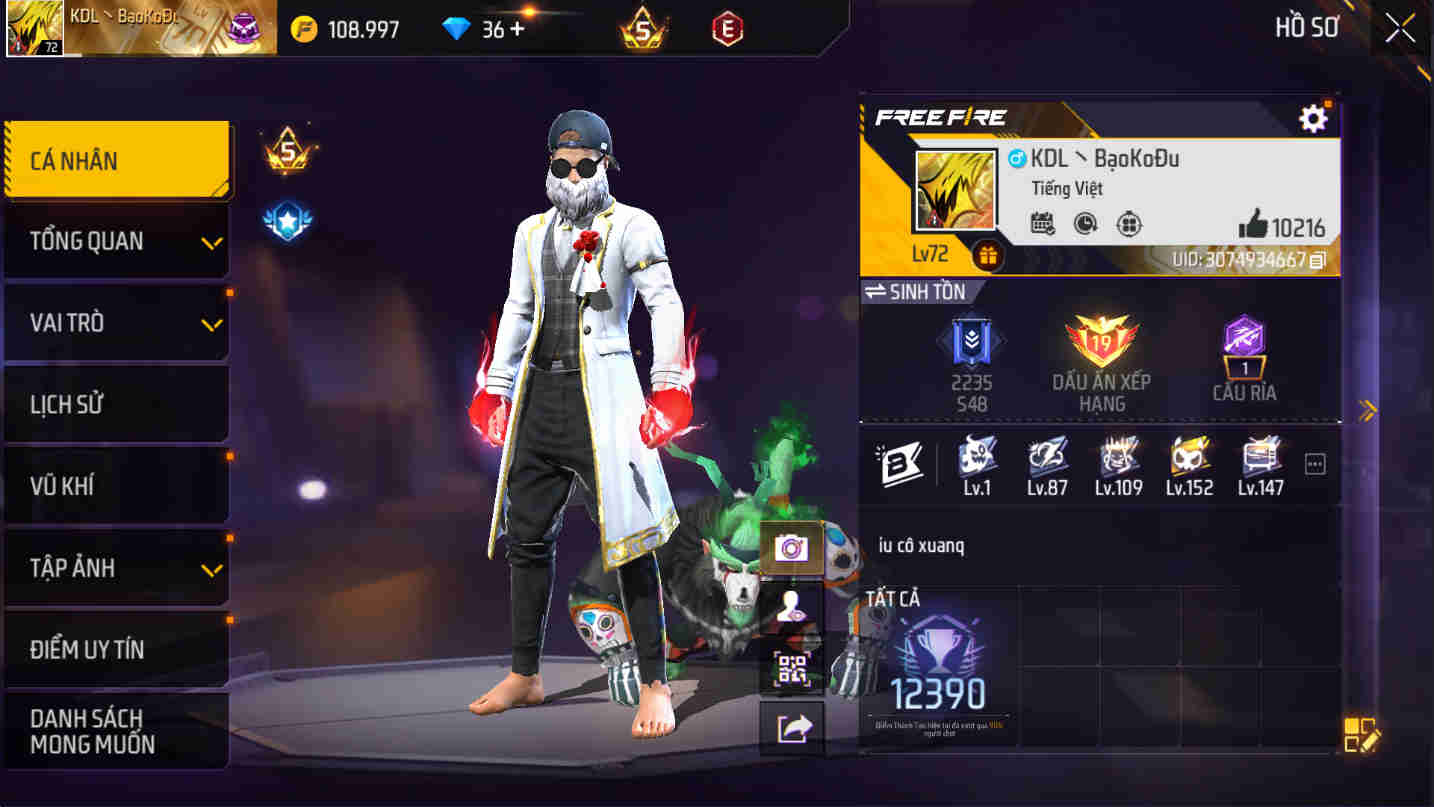Open the gift icon beside Lv72

click(987, 255)
